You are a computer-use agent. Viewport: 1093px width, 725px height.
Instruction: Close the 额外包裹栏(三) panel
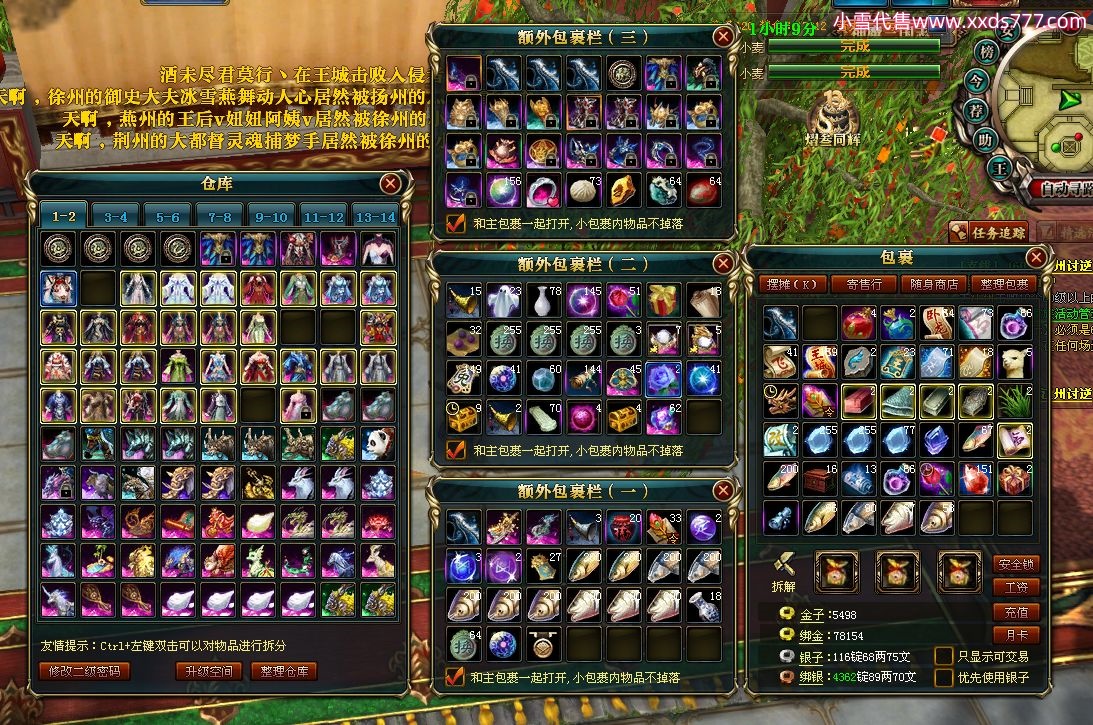[x=723, y=37]
